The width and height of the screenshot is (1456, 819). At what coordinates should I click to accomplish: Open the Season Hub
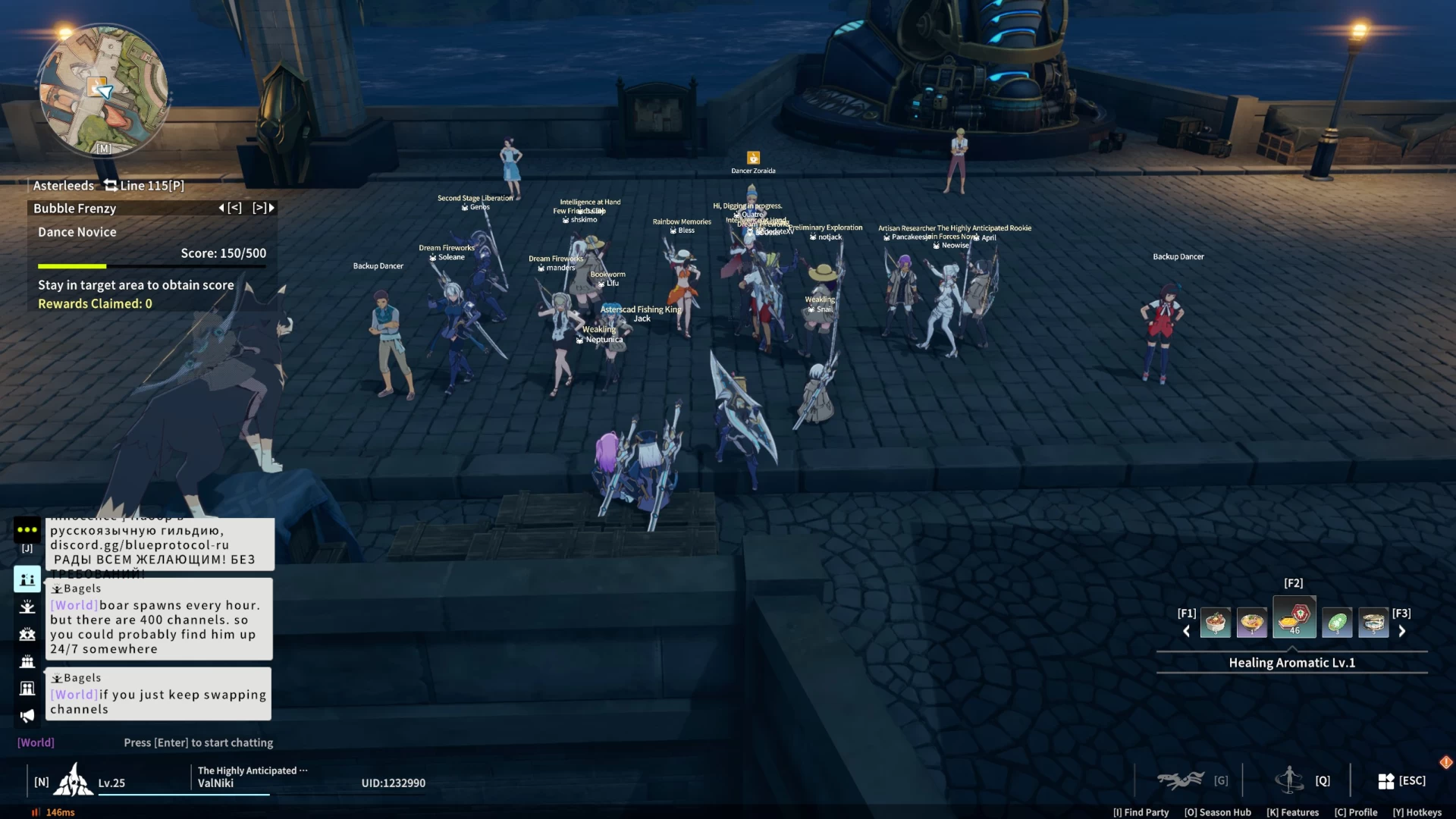(1217, 812)
